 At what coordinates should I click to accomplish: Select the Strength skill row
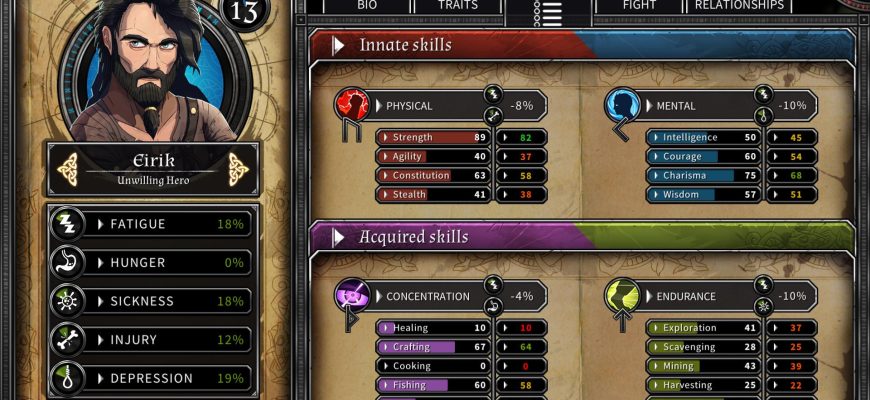[x=431, y=137]
